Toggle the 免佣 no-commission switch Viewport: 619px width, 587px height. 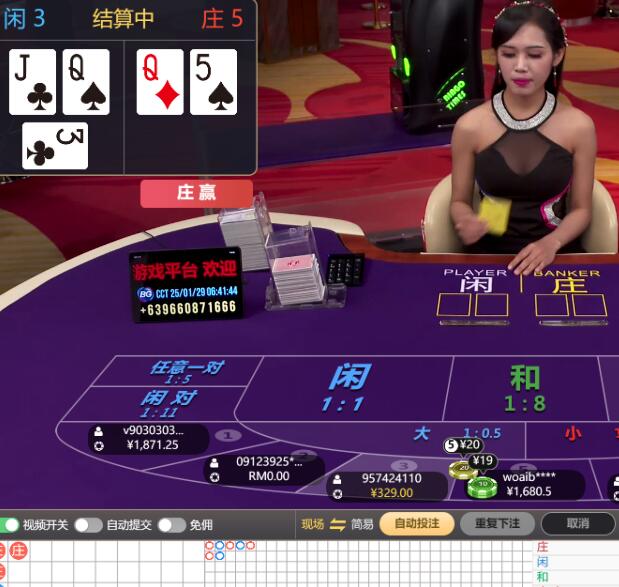[170, 524]
